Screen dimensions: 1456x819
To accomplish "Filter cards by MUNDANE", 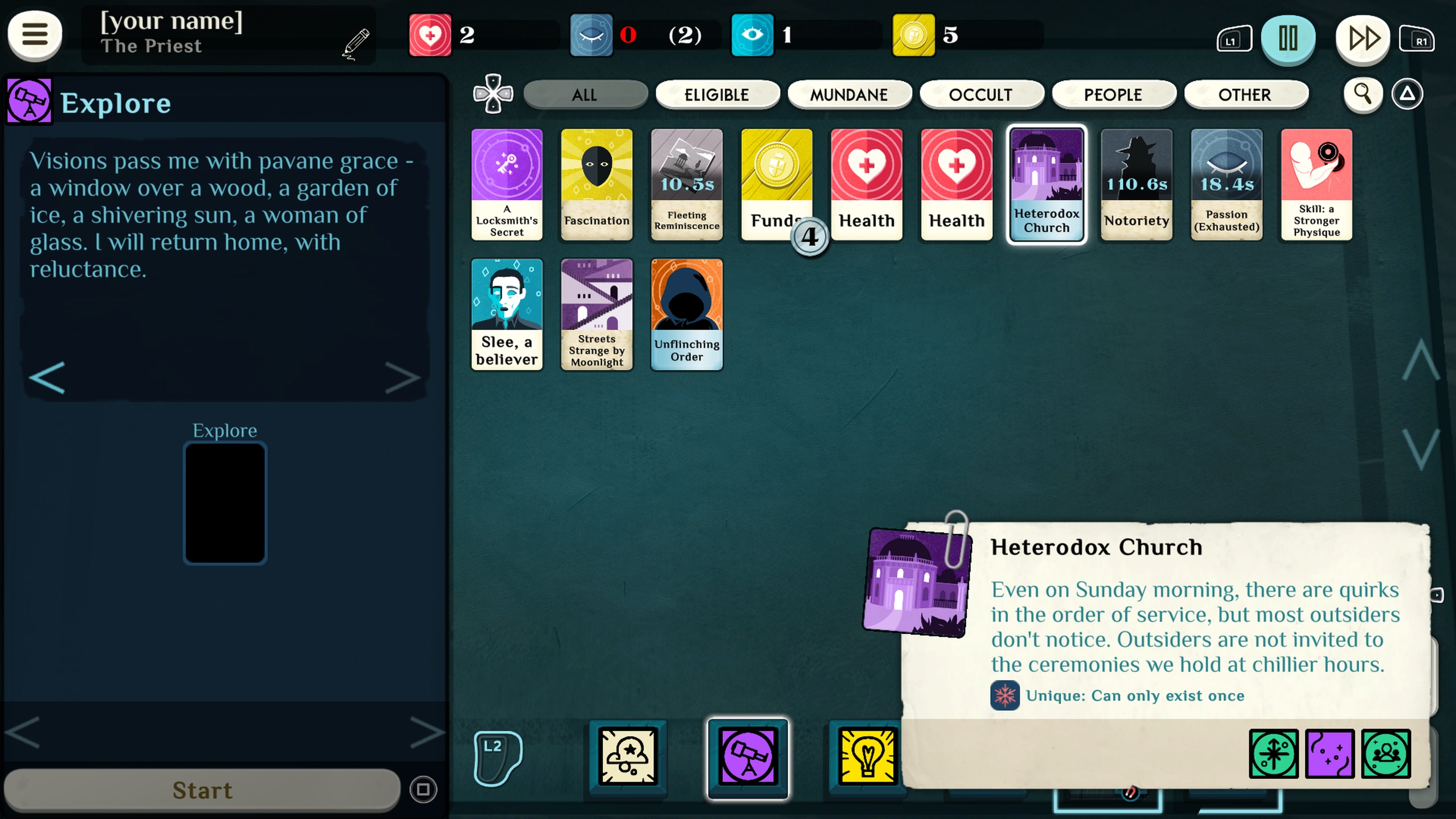I will (x=849, y=94).
